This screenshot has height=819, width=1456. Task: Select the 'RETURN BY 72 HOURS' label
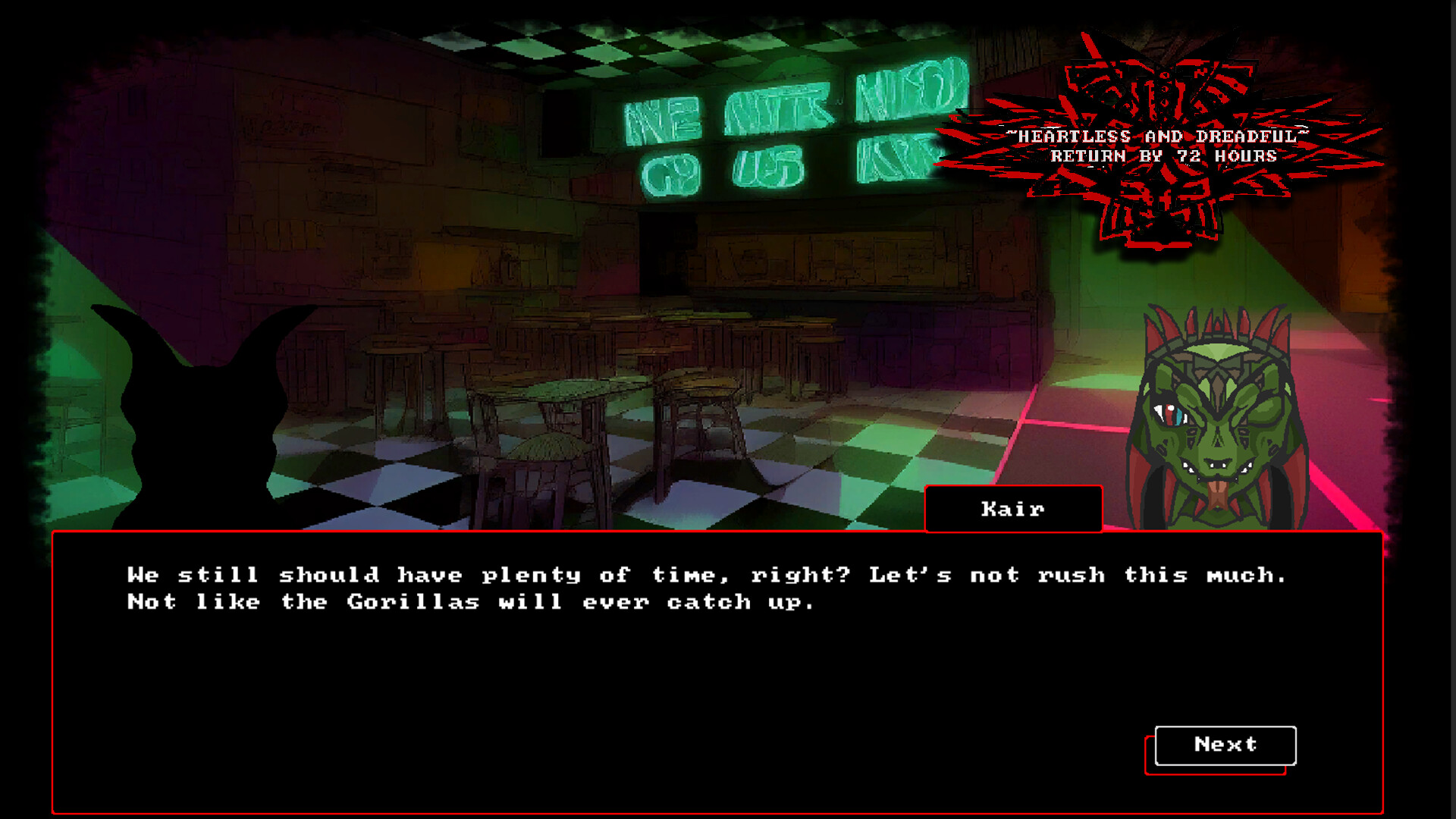[1162, 157]
